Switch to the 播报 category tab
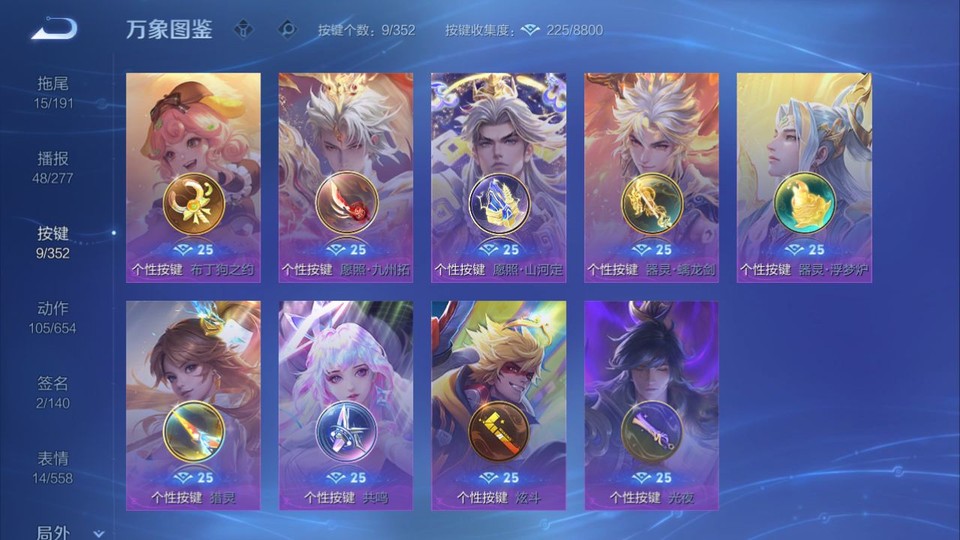The height and width of the screenshot is (540, 960). coord(54,167)
